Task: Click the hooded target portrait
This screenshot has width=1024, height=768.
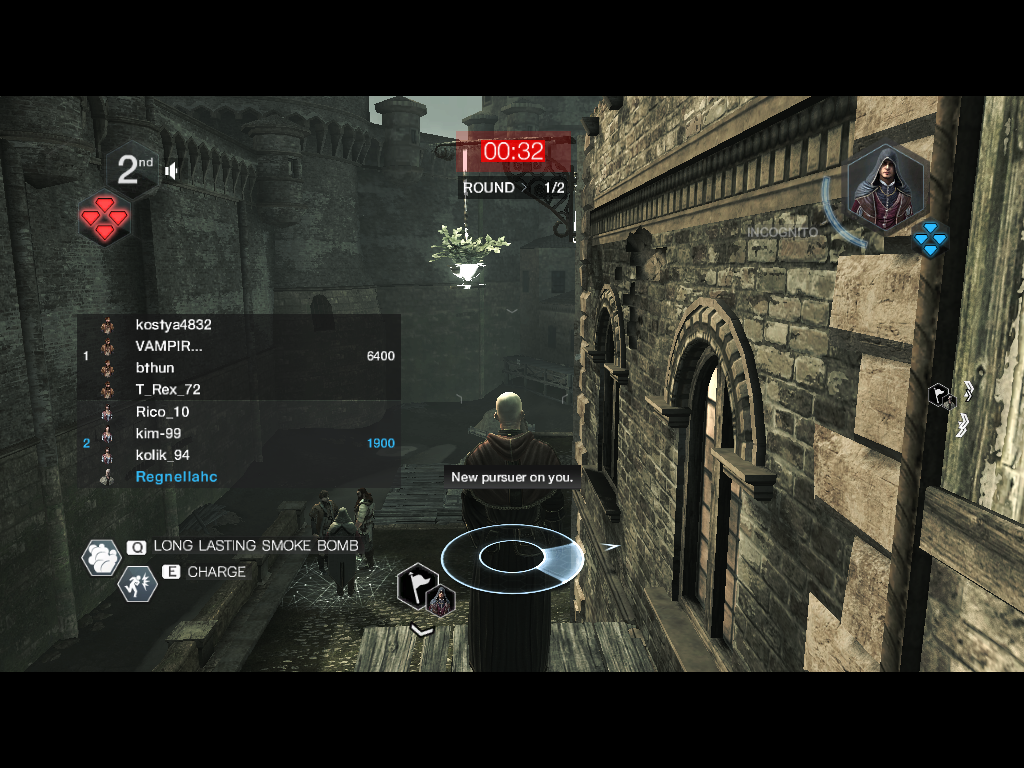Action: pos(884,188)
